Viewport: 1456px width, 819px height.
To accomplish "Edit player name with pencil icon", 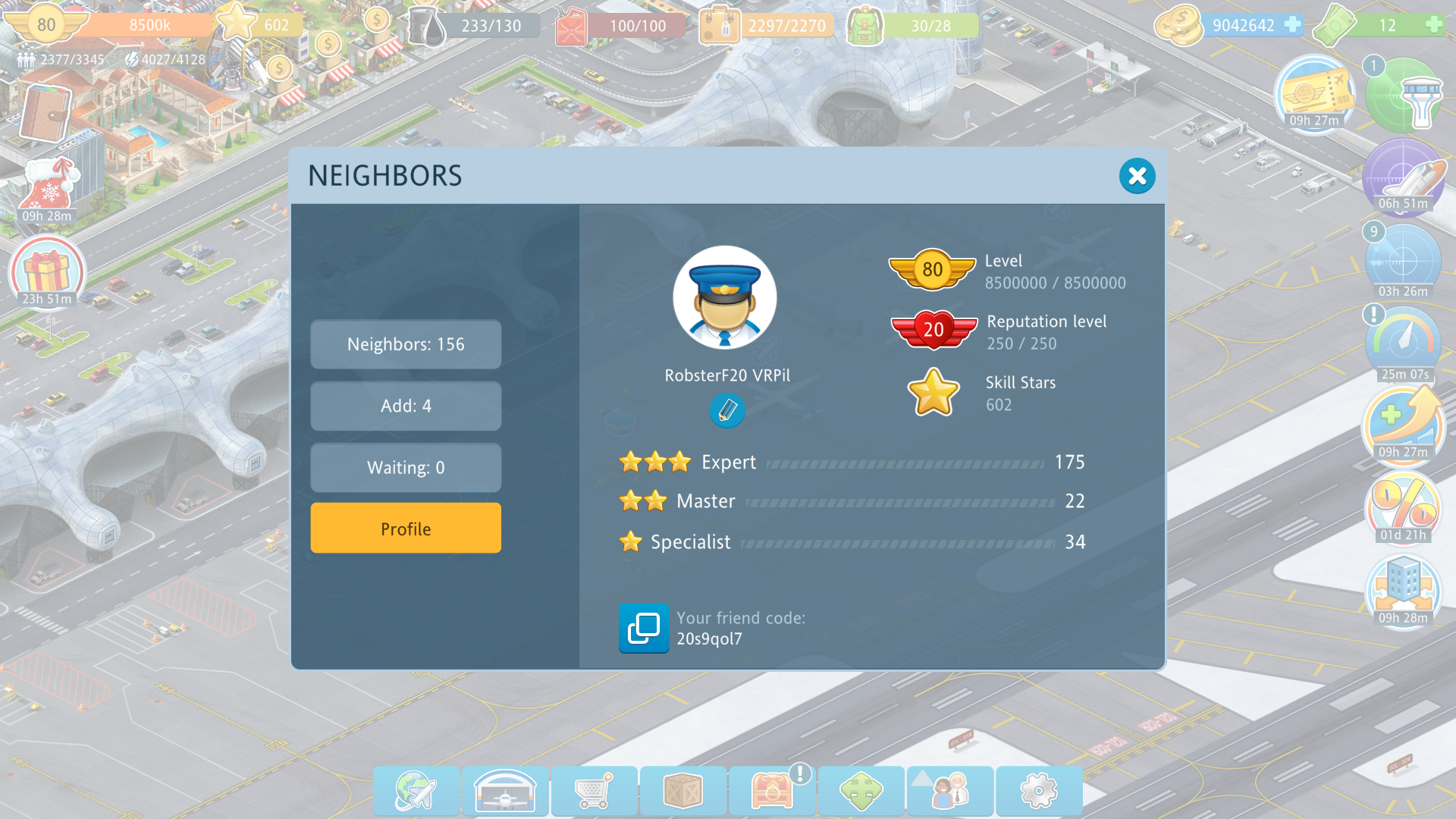I will (x=726, y=411).
